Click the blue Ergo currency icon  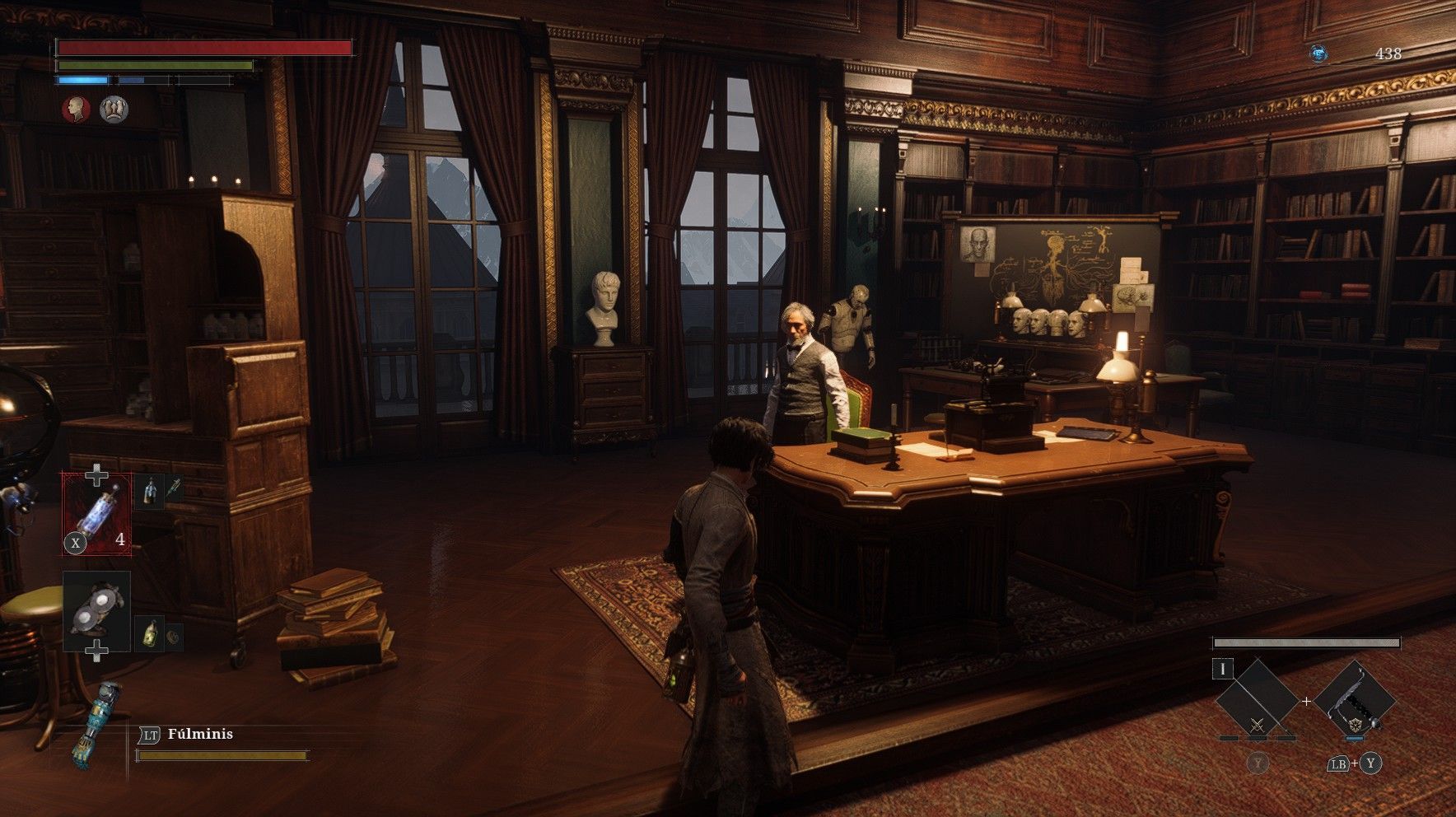click(x=1319, y=54)
